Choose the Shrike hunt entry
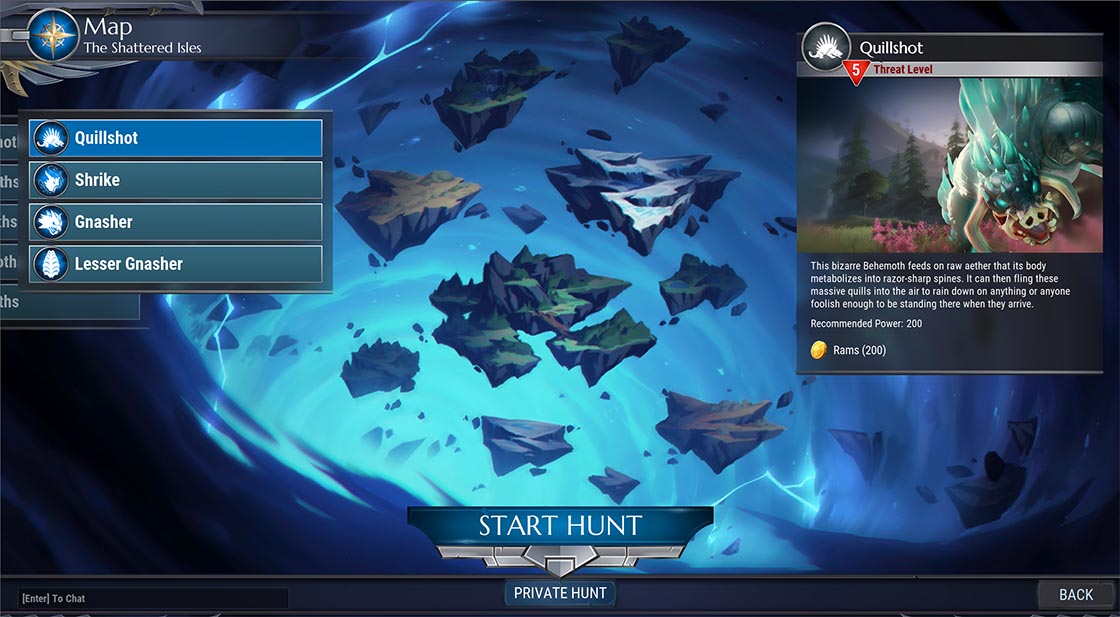The image size is (1120, 617). tap(176, 180)
